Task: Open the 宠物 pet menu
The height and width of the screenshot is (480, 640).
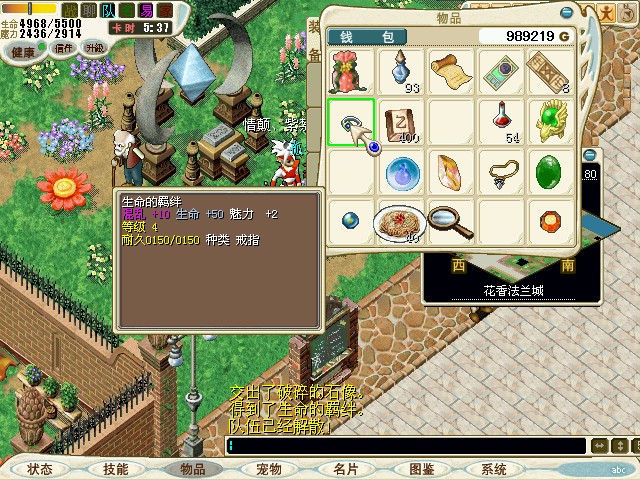Action: (x=268, y=468)
